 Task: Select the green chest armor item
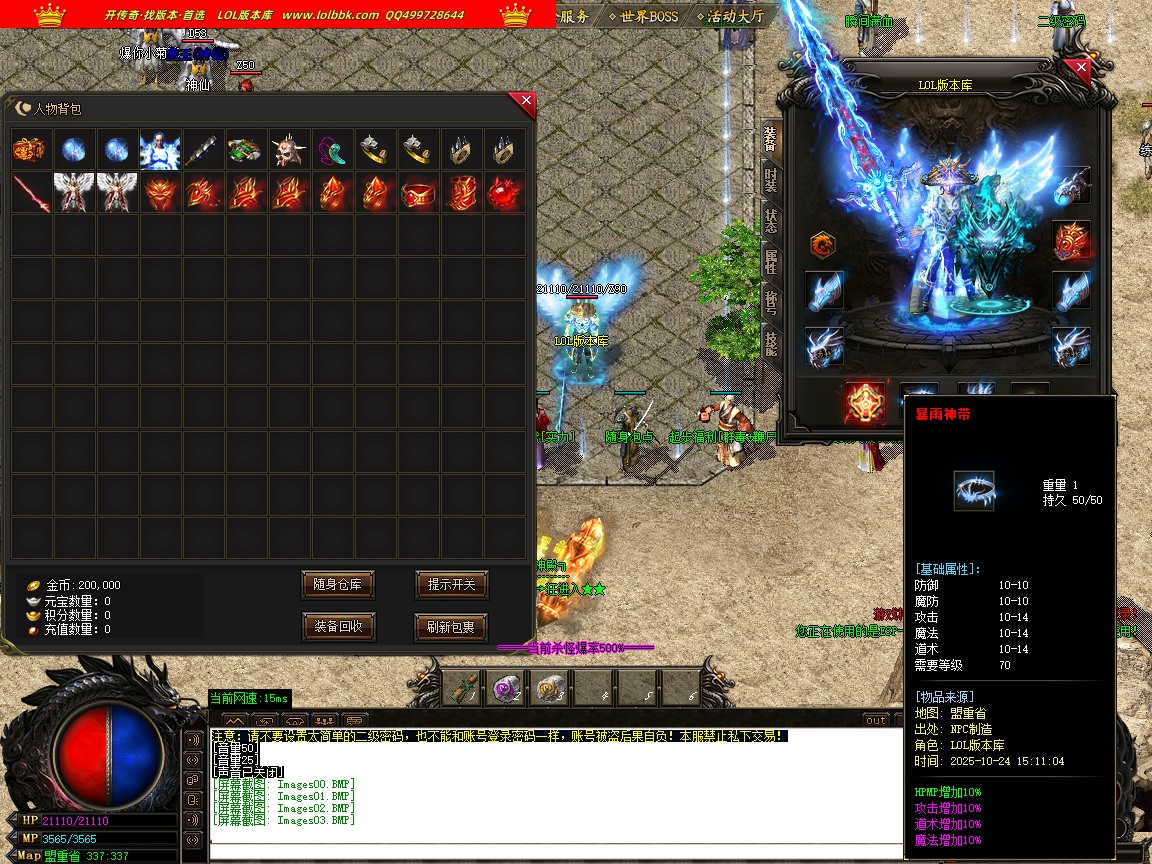[246, 150]
